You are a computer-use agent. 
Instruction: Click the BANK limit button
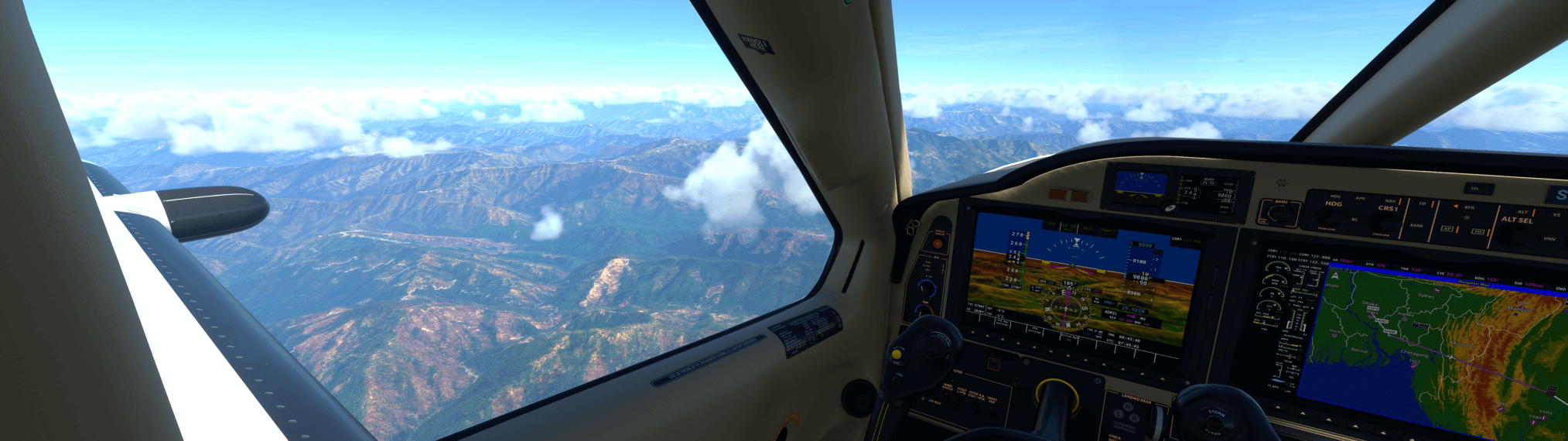[1416, 225]
